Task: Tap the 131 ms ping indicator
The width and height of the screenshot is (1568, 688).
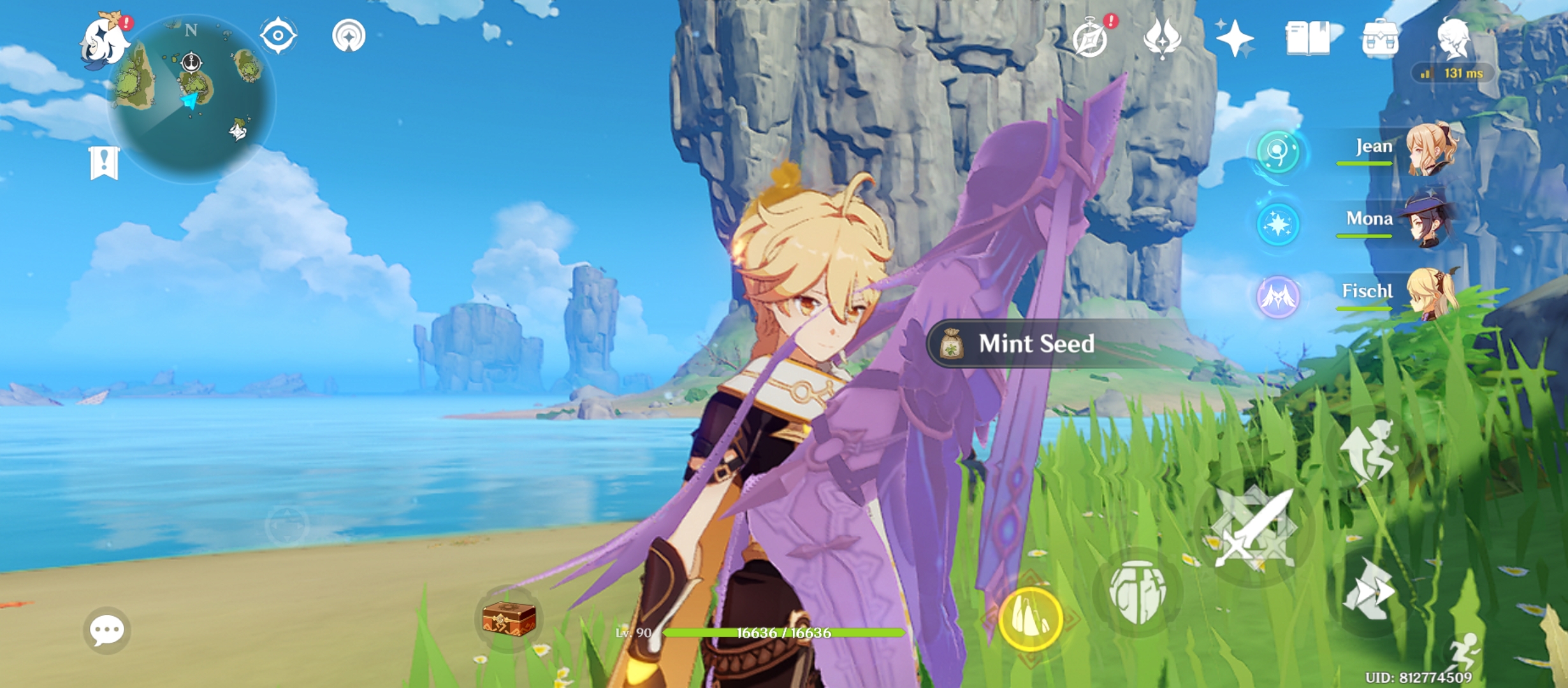Action: (1453, 72)
